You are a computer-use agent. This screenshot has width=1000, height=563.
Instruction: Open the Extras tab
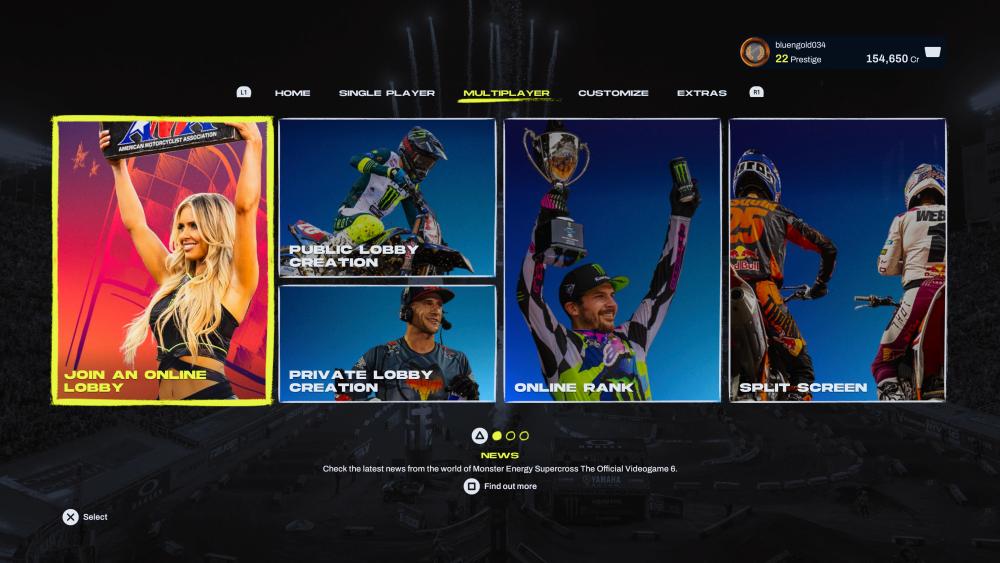pos(701,93)
